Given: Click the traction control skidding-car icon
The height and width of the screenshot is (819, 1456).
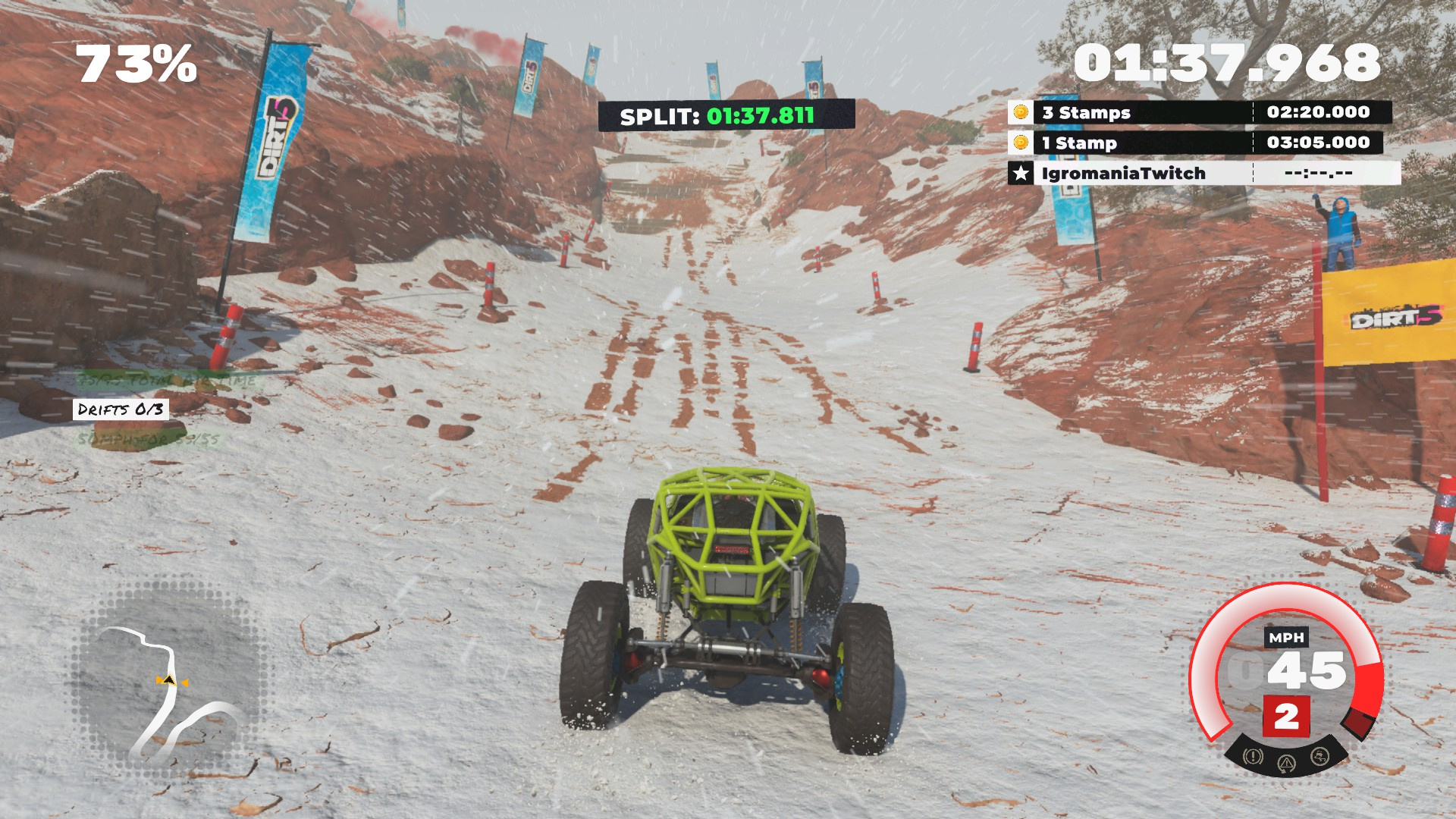Looking at the screenshot, I should pyautogui.click(x=1319, y=756).
